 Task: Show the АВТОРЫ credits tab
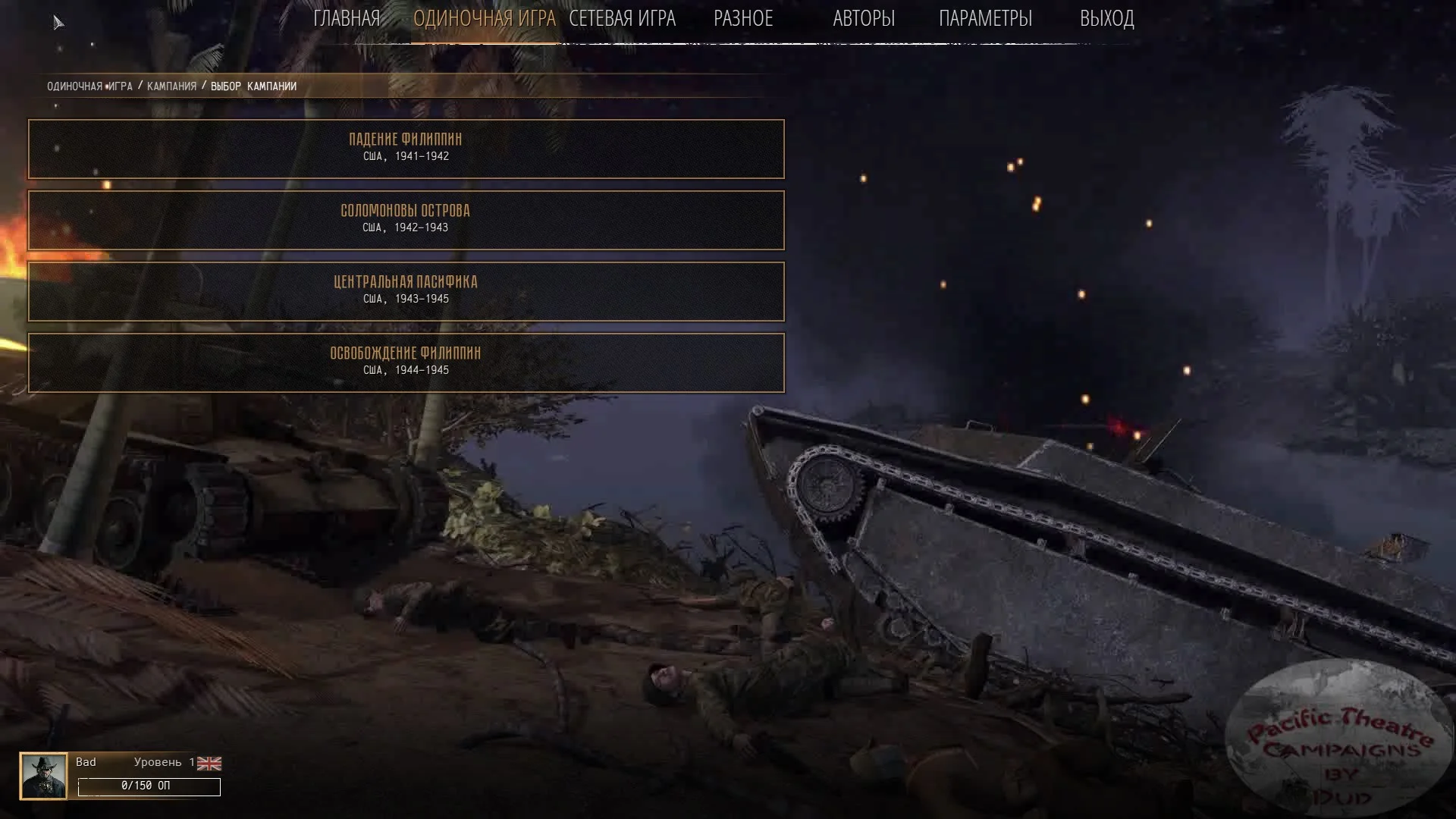pos(864,18)
